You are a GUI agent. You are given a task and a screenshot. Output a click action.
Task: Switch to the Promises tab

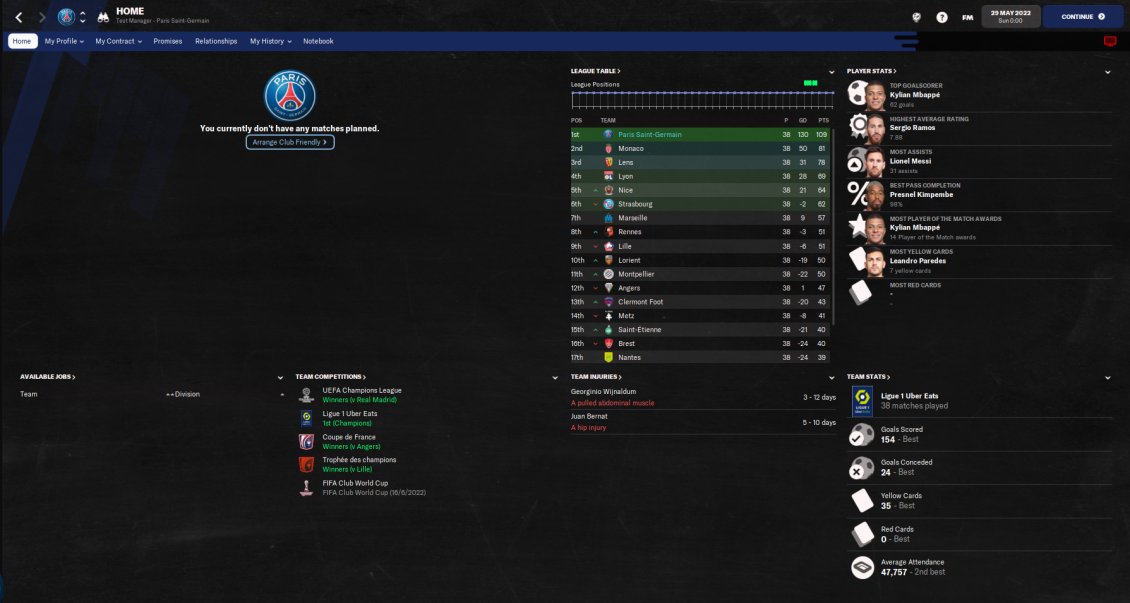coord(168,41)
